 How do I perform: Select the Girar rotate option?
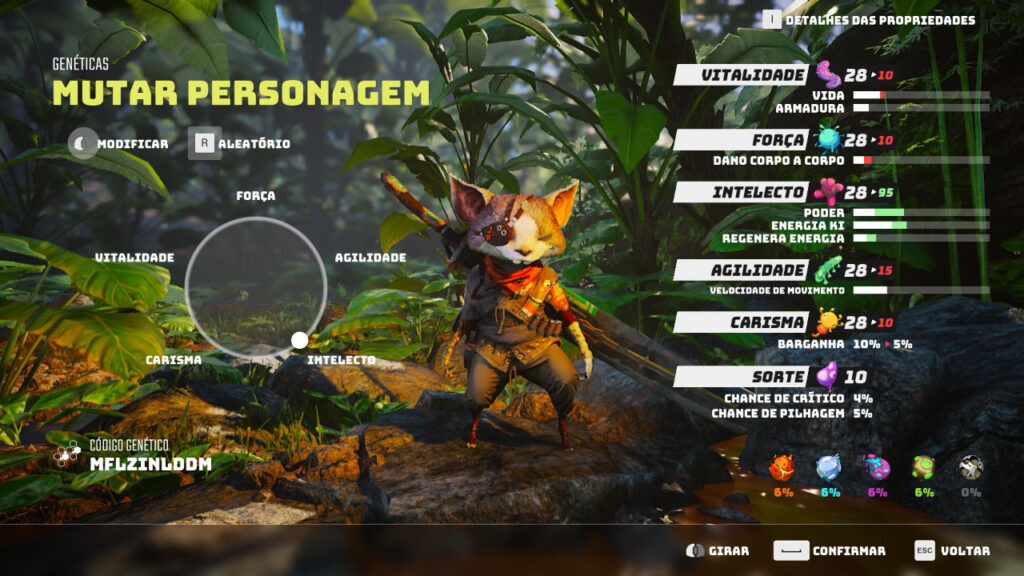717,551
